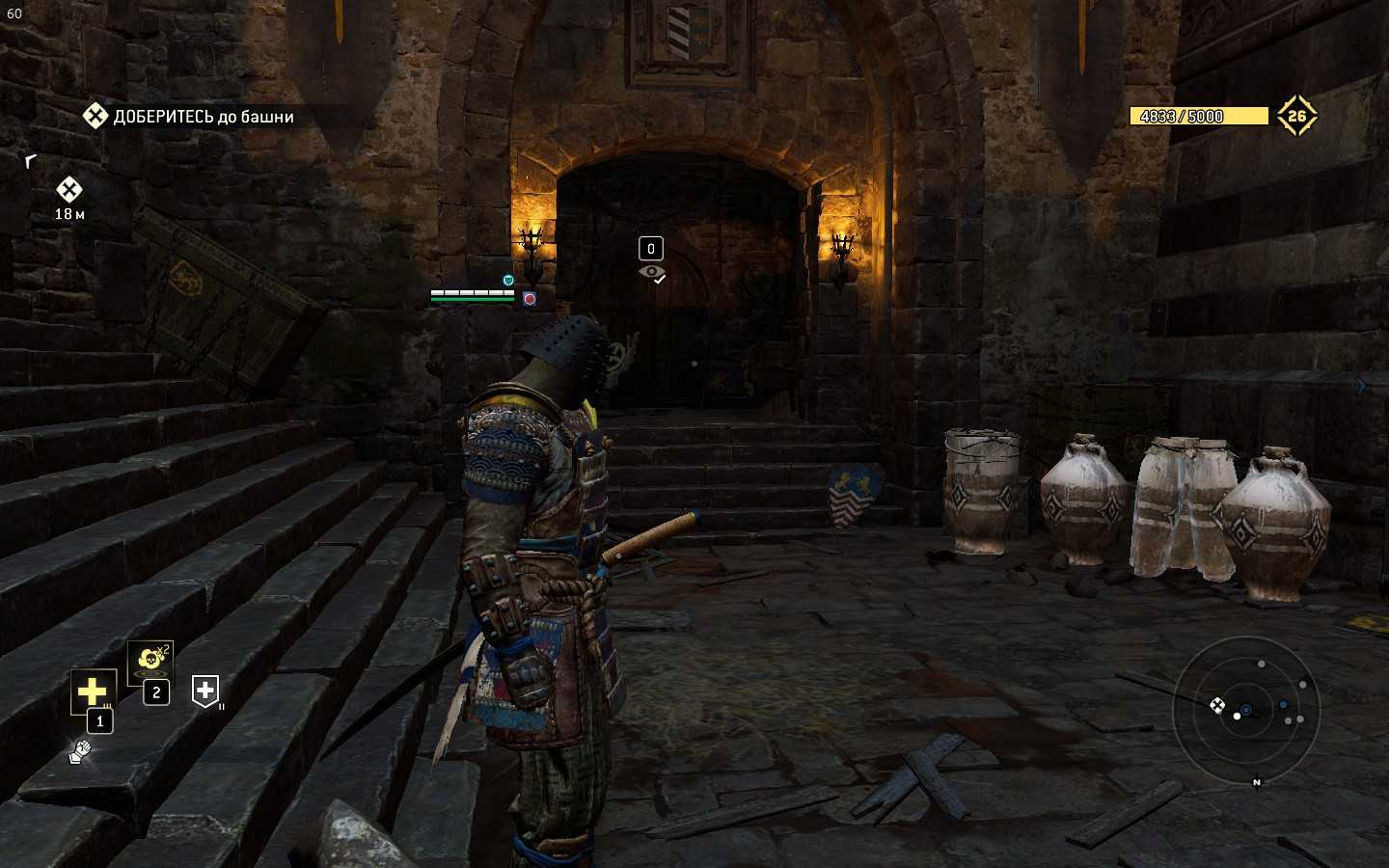This screenshot has width=1389, height=868.
Task: Use the poison skull cloud feat
Action: [x=150, y=660]
